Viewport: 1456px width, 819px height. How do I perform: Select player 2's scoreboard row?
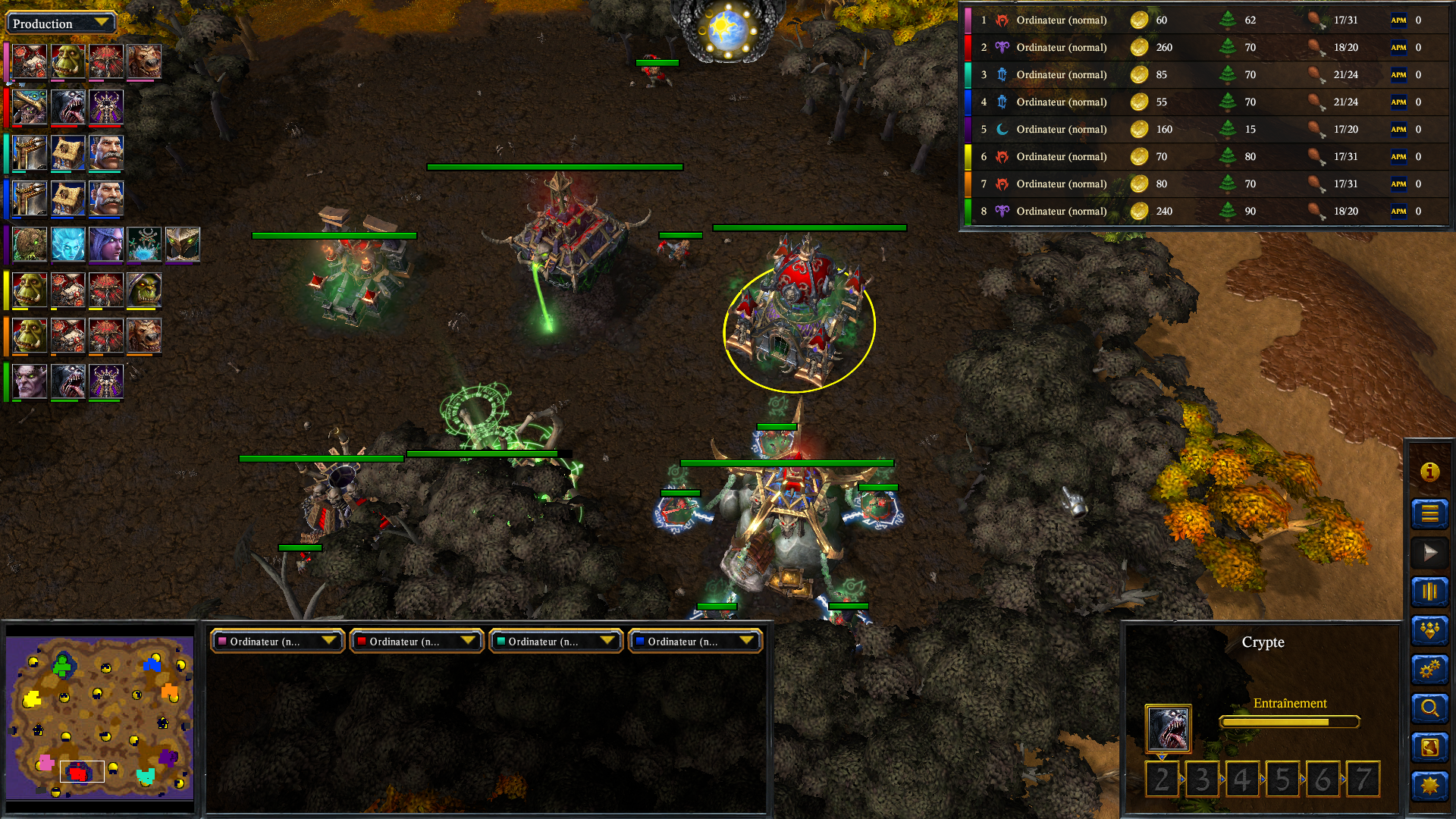coord(1206,47)
